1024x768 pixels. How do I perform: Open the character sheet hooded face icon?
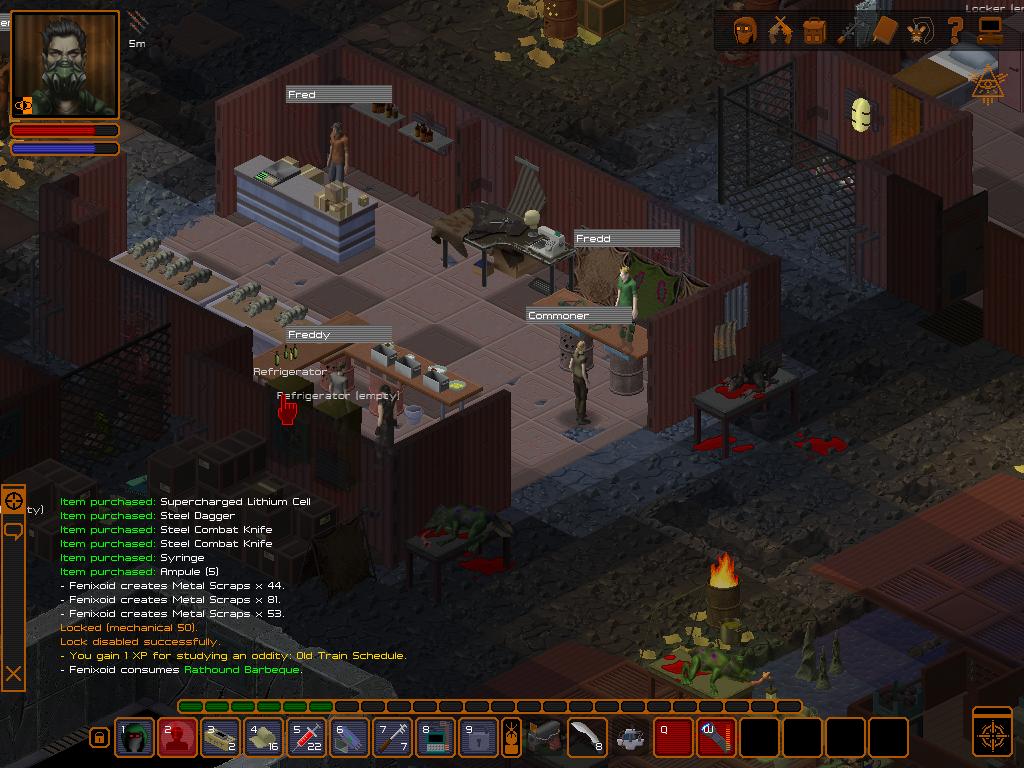click(x=745, y=31)
